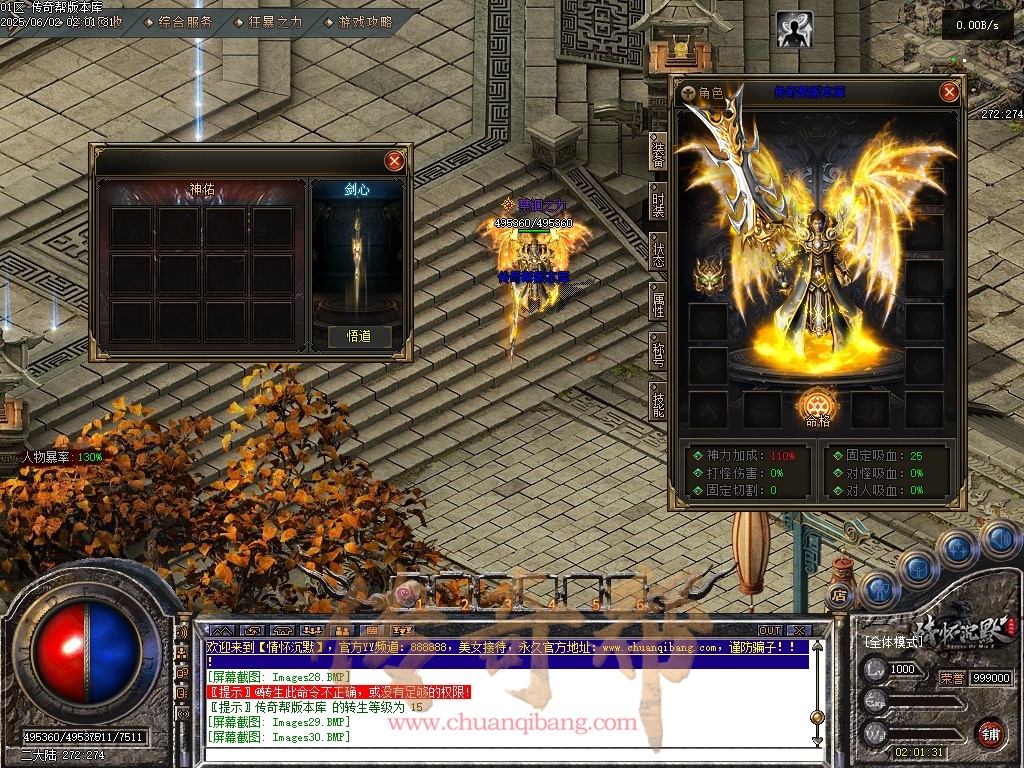Open the 综合服务 menu
The width and height of the screenshot is (1024, 768).
point(185,22)
